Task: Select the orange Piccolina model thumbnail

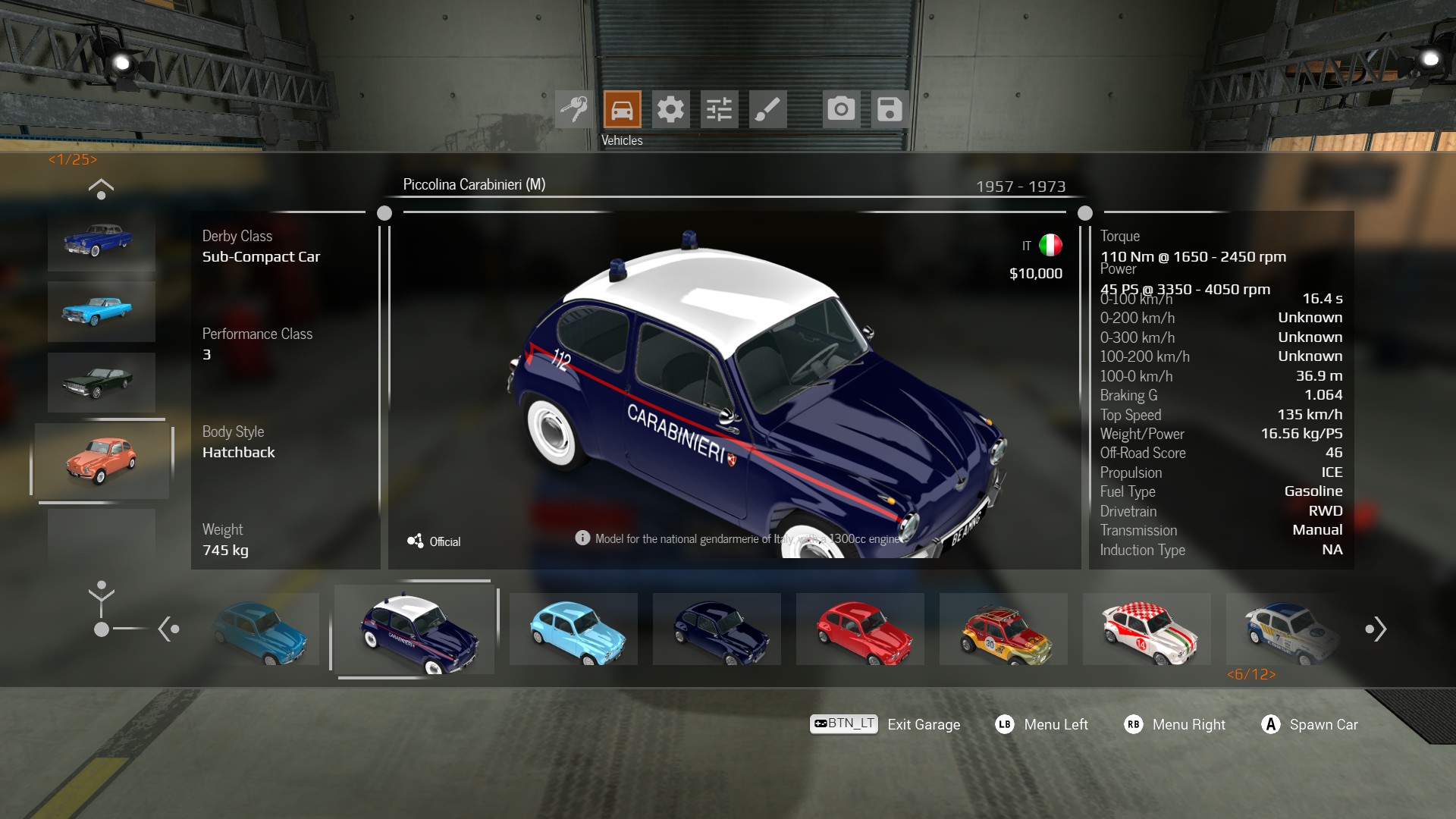Action: 101,460
